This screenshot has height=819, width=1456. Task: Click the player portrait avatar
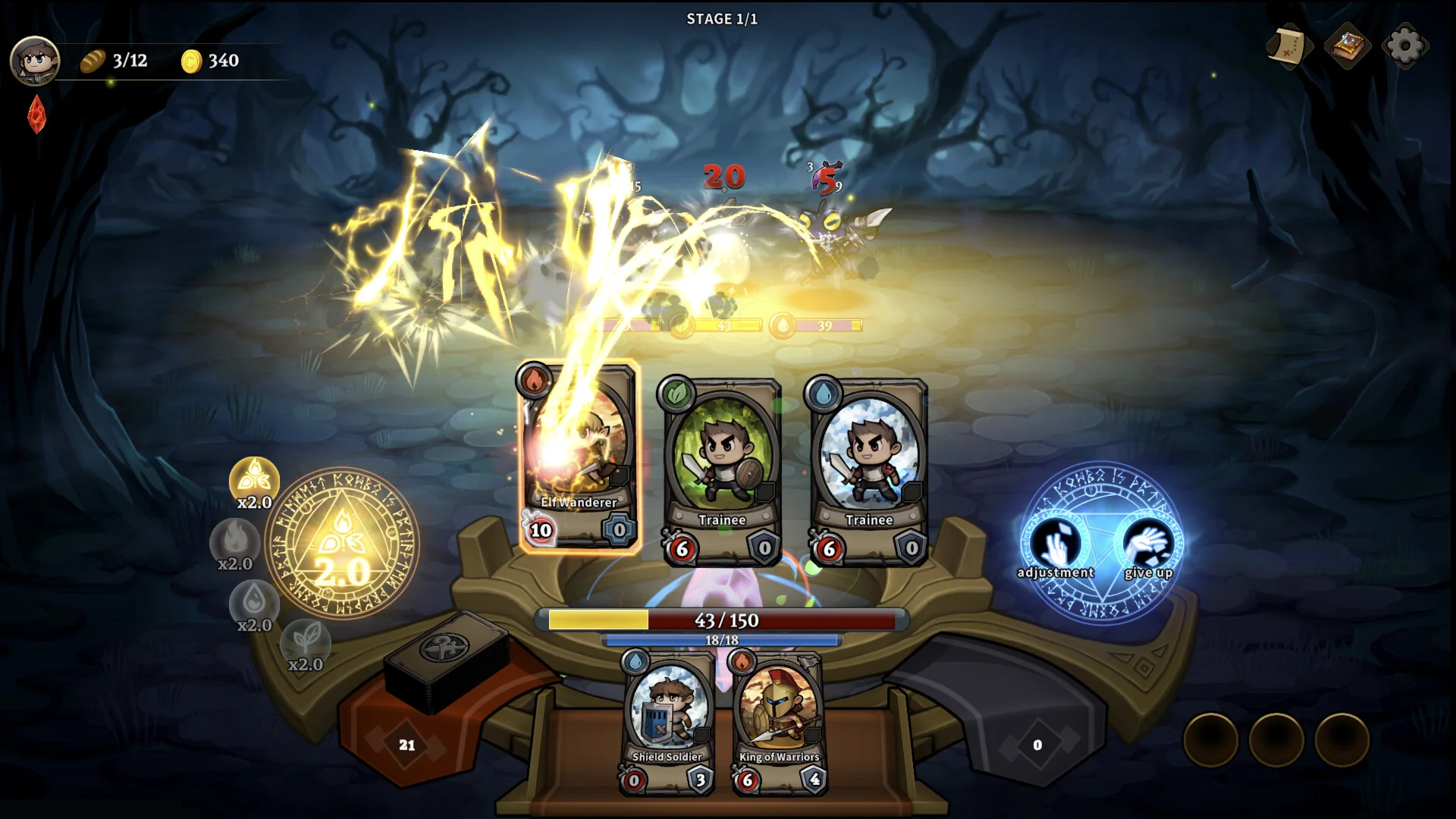[35, 60]
